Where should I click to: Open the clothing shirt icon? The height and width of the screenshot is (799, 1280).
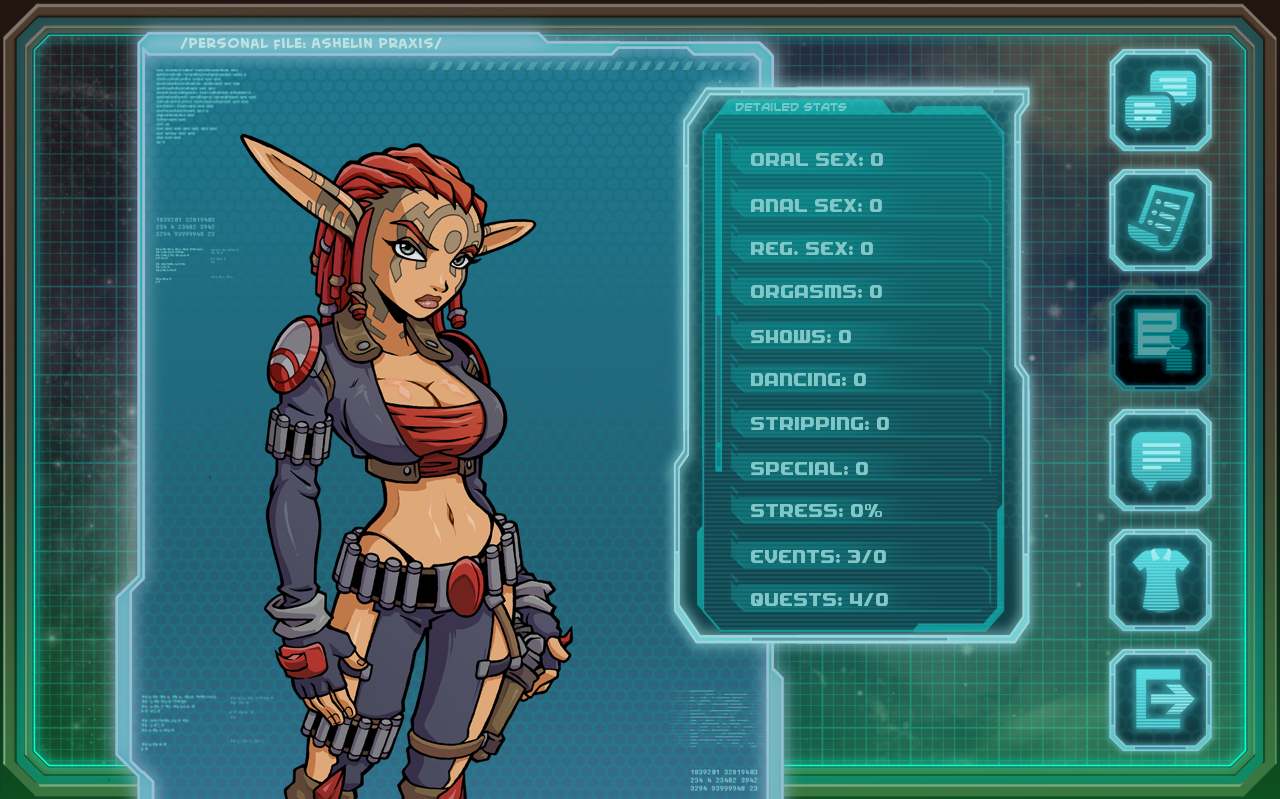[1159, 580]
